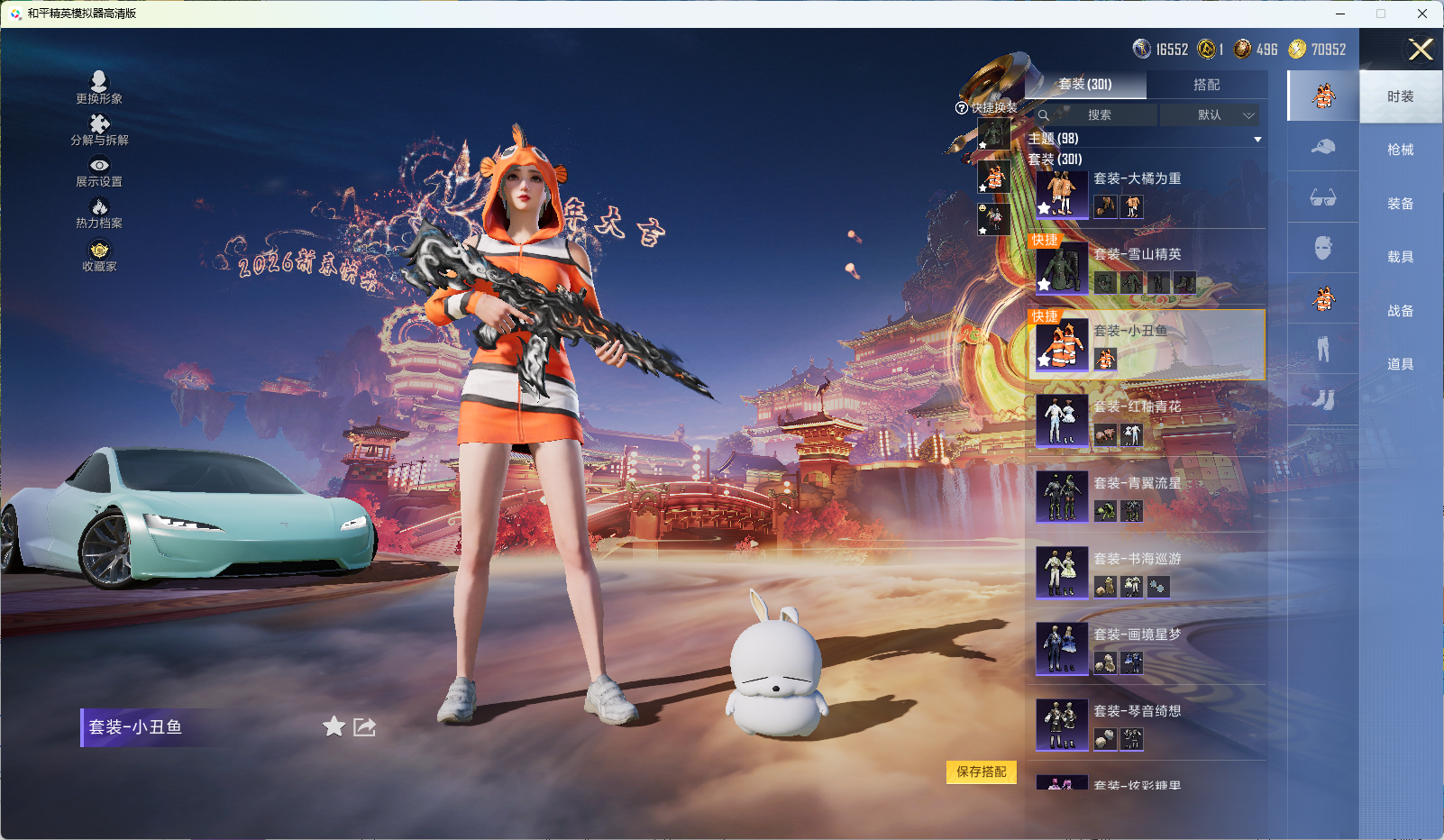Switch to the 搭配 tab
Viewport: 1444px width, 840px height.
[x=1208, y=85]
